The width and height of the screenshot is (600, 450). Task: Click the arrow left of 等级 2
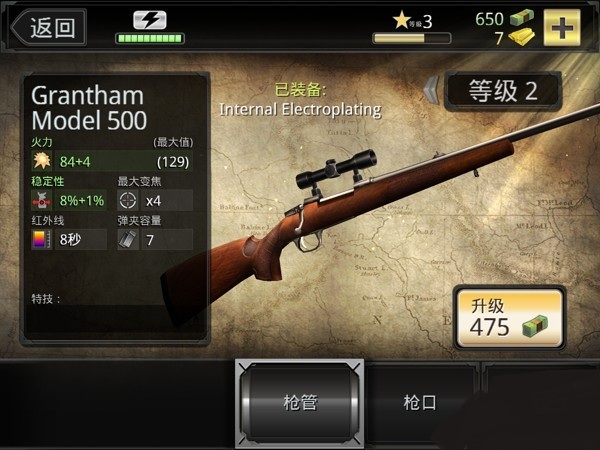[431, 91]
